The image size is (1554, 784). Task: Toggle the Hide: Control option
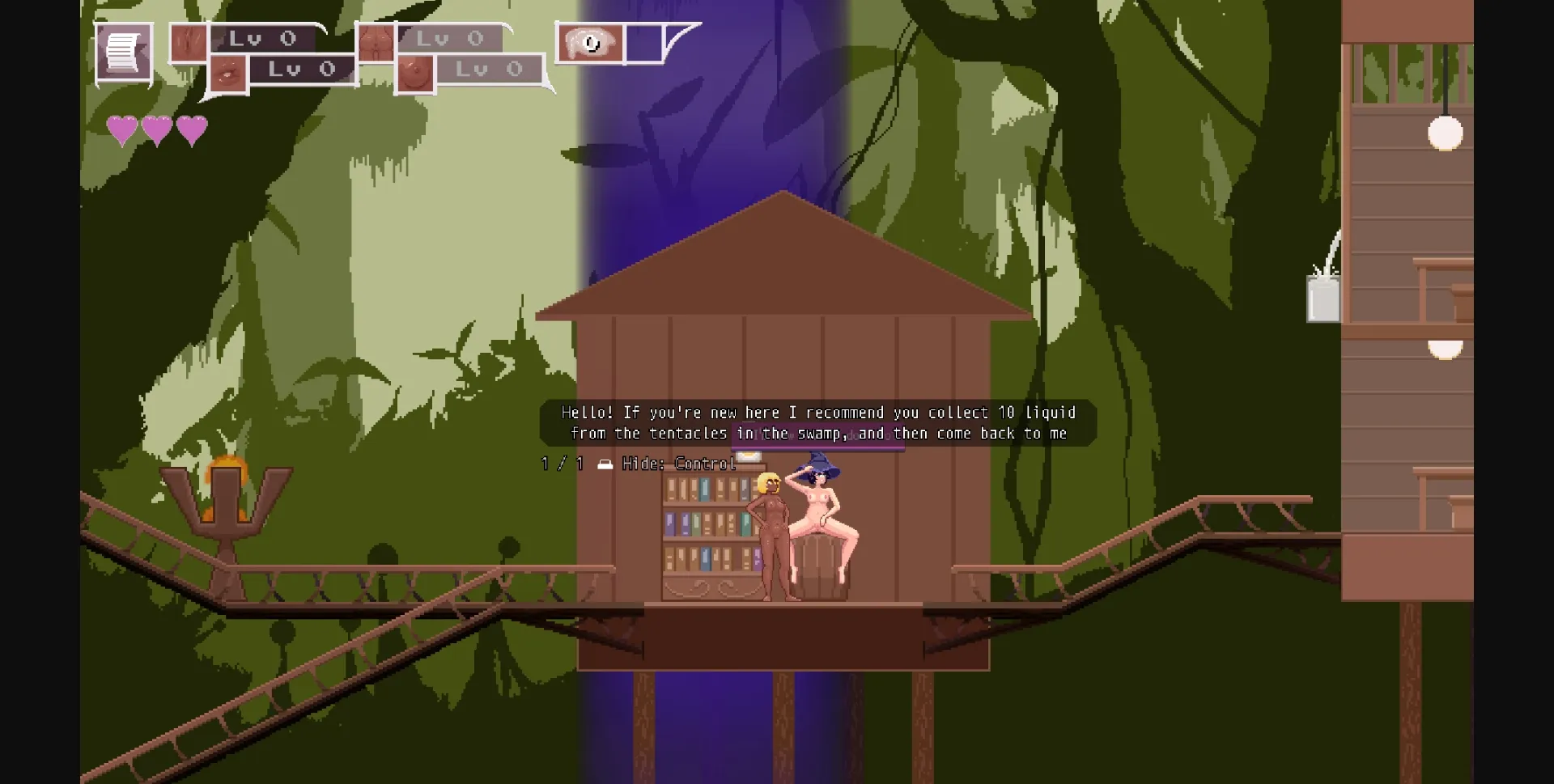pyautogui.click(x=680, y=464)
